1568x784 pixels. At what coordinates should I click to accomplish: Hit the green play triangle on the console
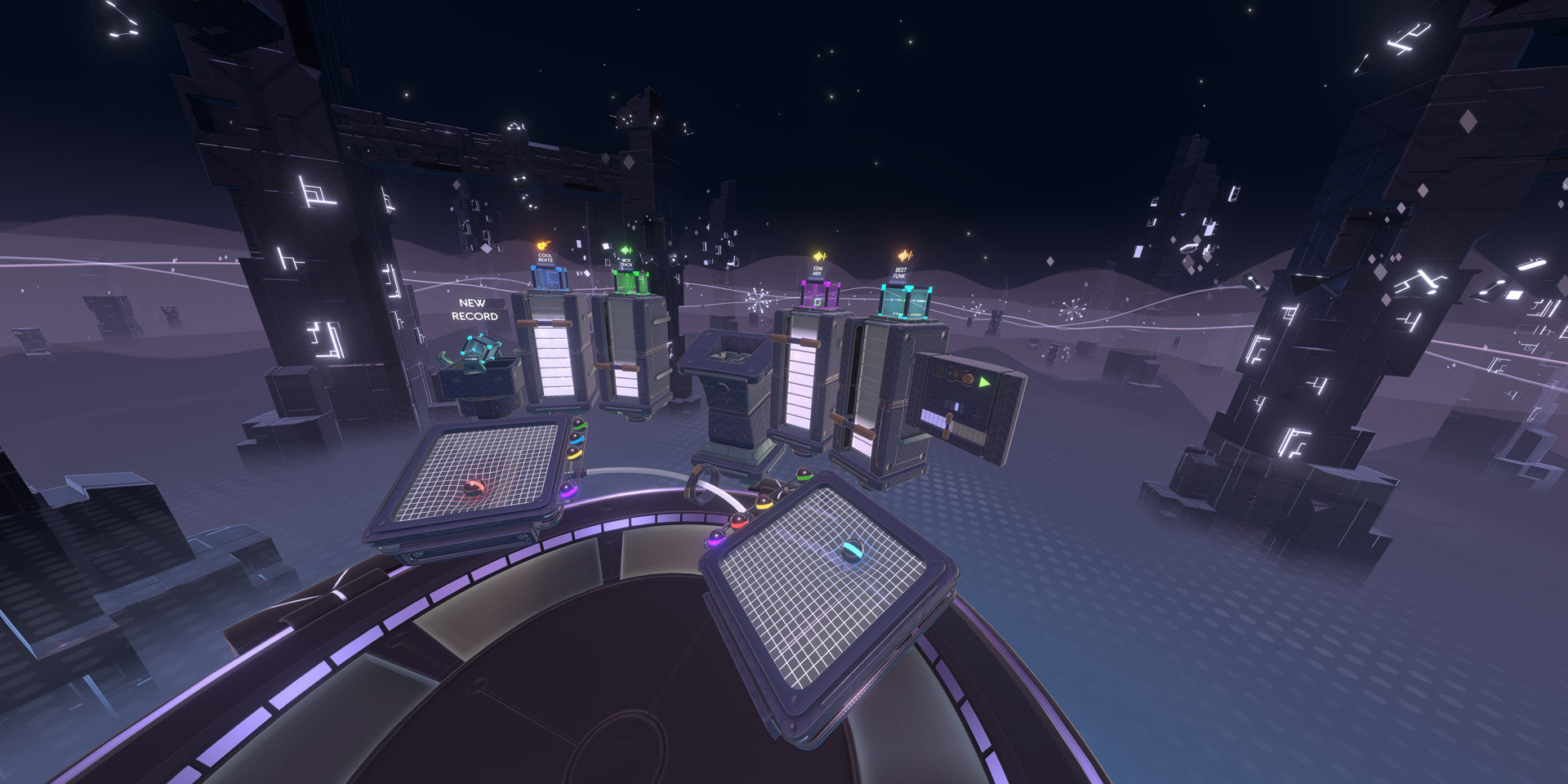pyautogui.click(x=985, y=381)
